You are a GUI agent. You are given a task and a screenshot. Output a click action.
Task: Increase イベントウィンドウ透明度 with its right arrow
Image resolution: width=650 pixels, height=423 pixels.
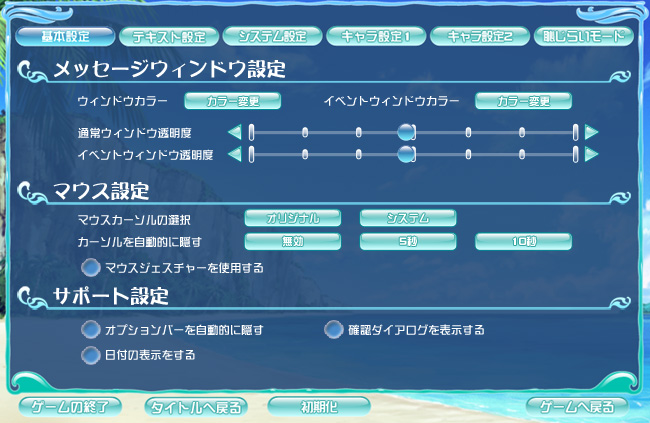coord(592,154)
